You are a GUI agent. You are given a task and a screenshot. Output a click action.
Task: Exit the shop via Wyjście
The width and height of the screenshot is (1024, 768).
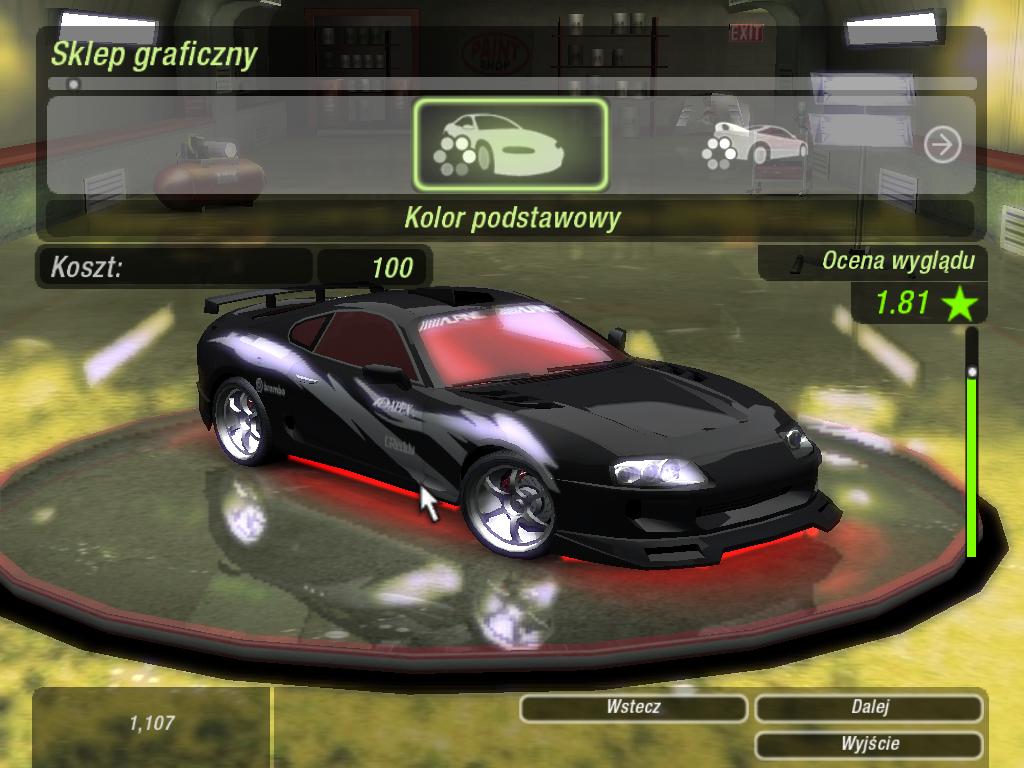point(869,744)
